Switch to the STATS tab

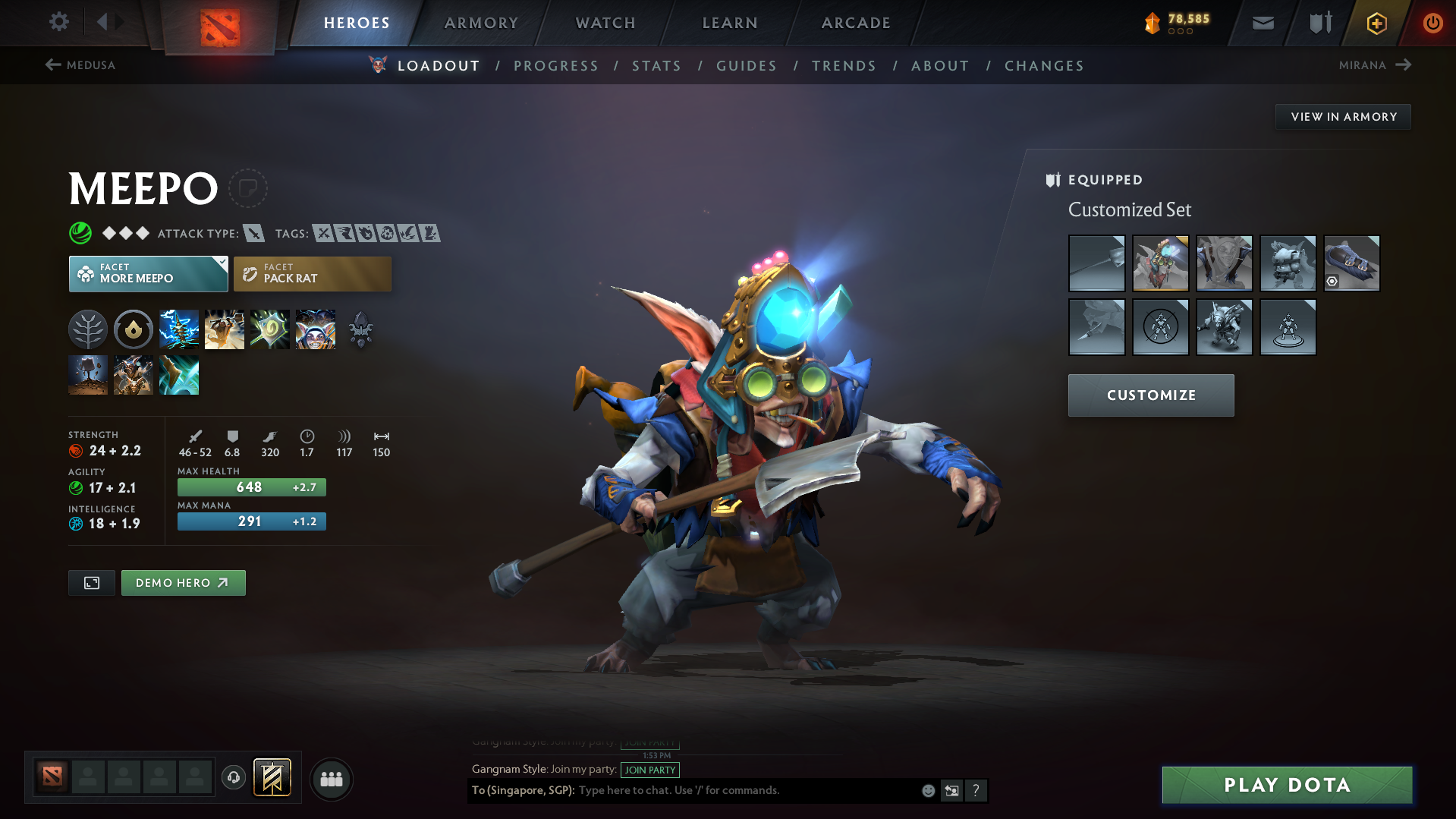pyautogui.click(x=656, y=65)
